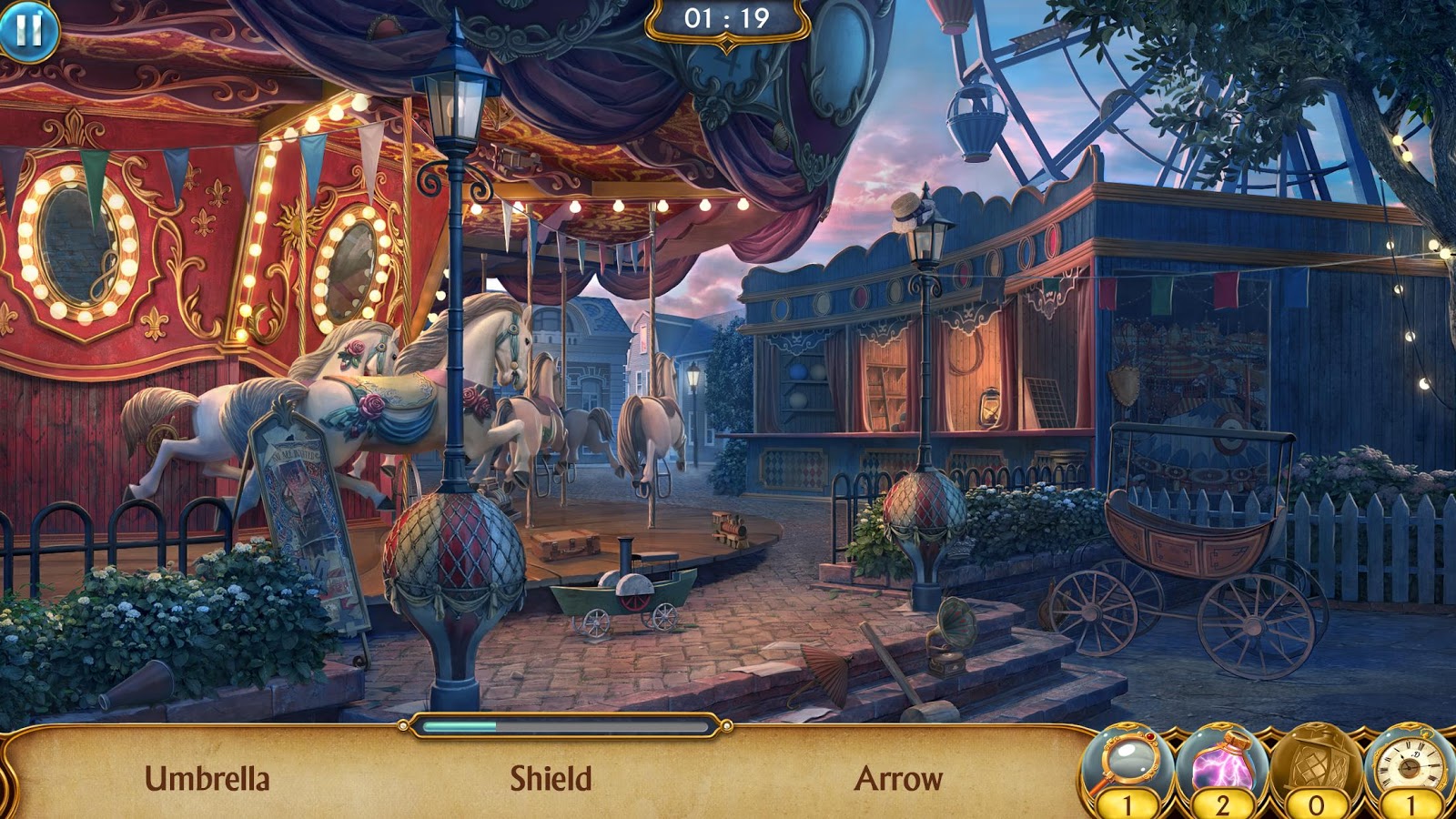Image resolution: width=1456 pixels, height=819 pixels.
Task: Select the Arrow word in the item list
Action: coord(898,779)
